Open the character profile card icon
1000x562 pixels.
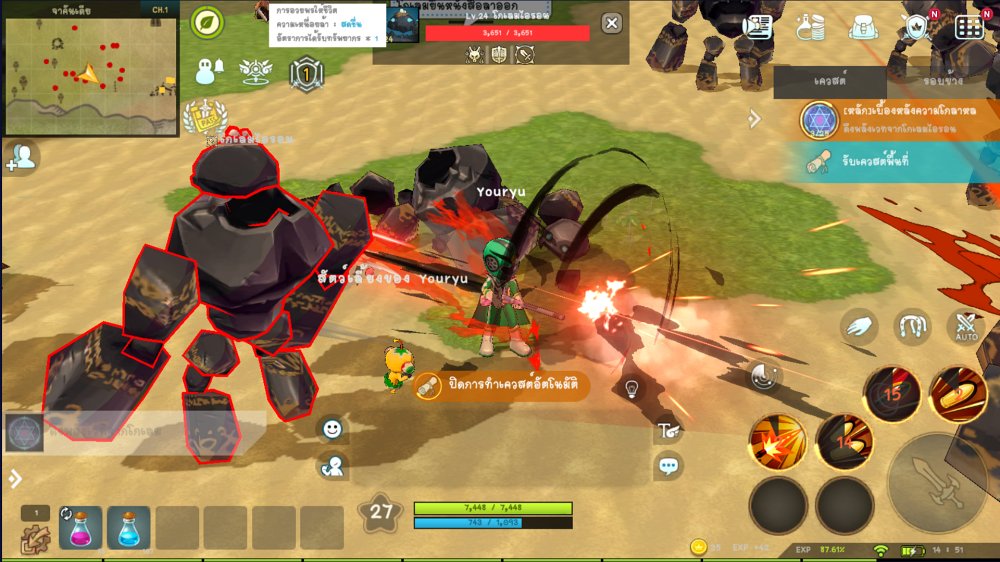click(x=758, y=27)
